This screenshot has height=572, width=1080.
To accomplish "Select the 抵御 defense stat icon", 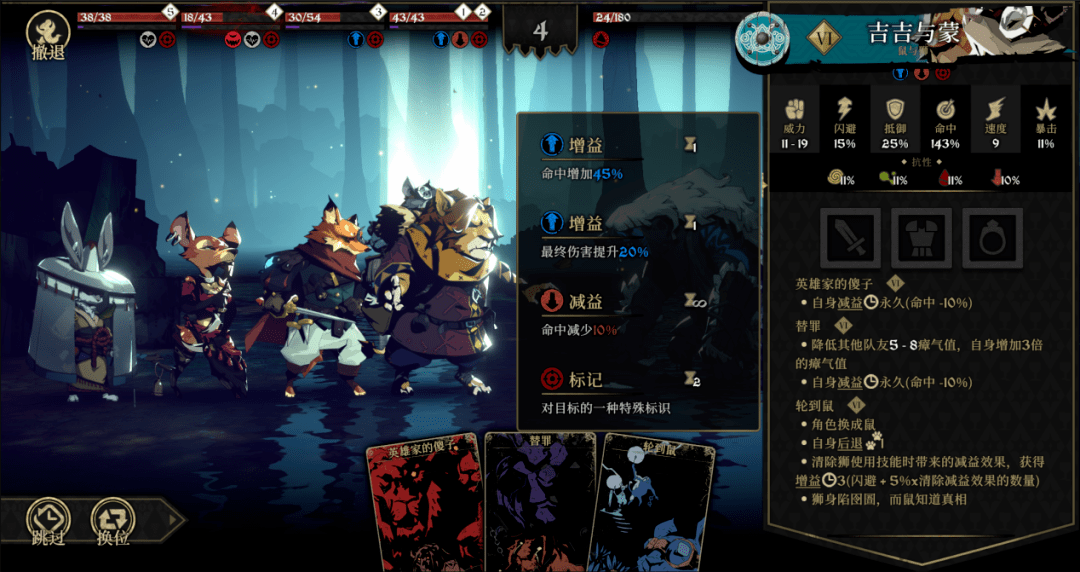I will (x=895, y=110).
